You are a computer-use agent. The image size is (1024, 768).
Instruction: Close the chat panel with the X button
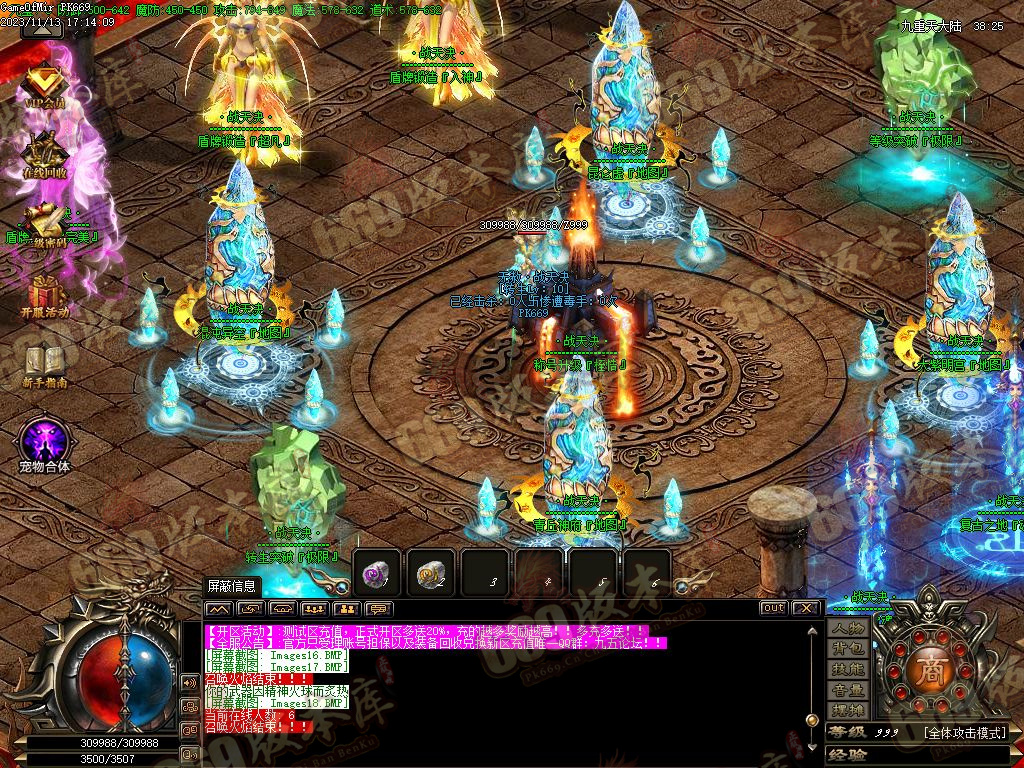806,608
